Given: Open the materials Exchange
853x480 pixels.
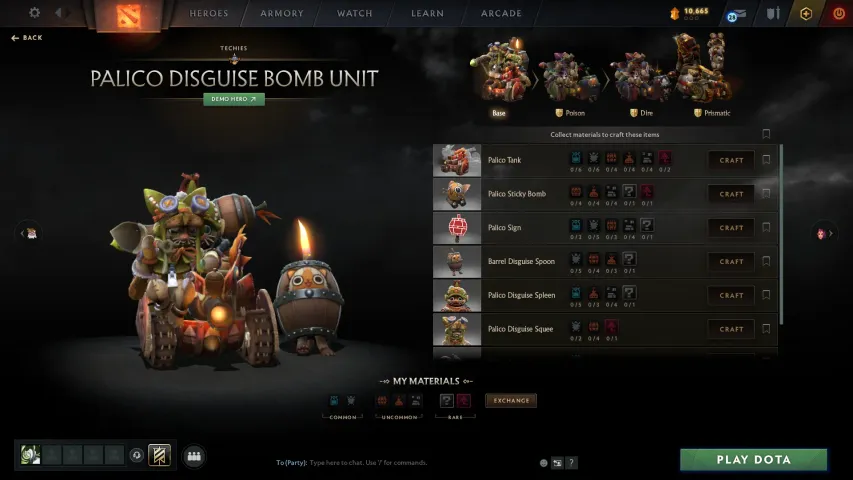Looking at the screenshot, I should pos(511,401).
